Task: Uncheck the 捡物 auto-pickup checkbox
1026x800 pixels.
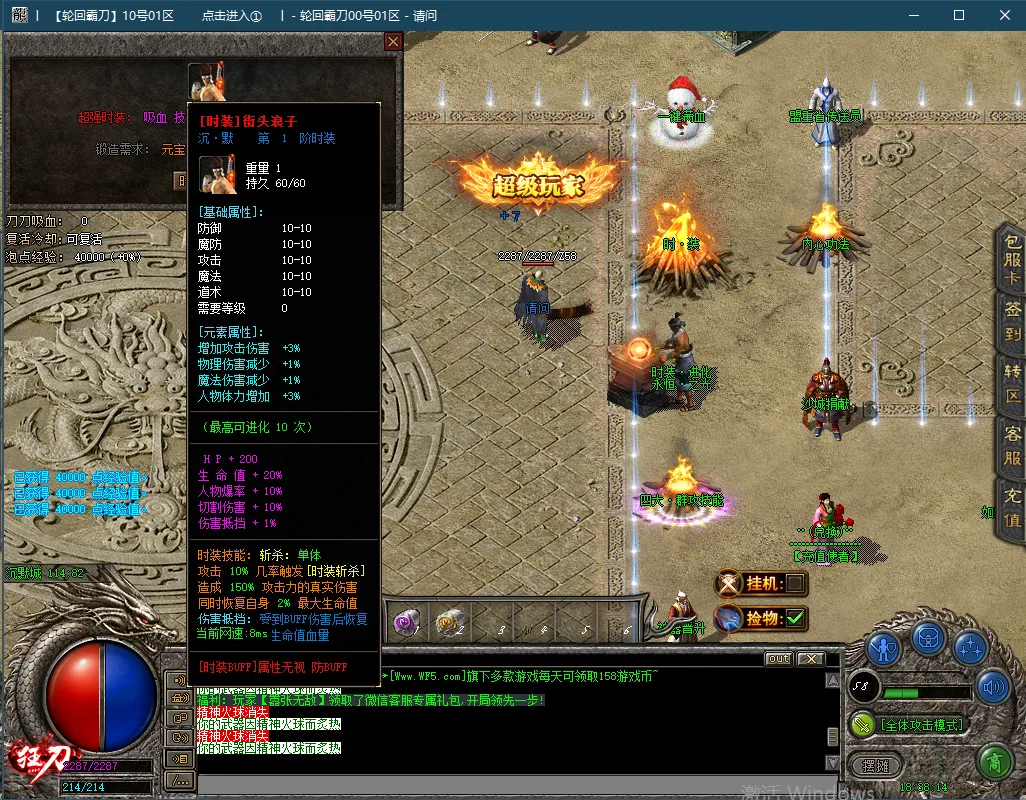Action: tap(795, 619)
